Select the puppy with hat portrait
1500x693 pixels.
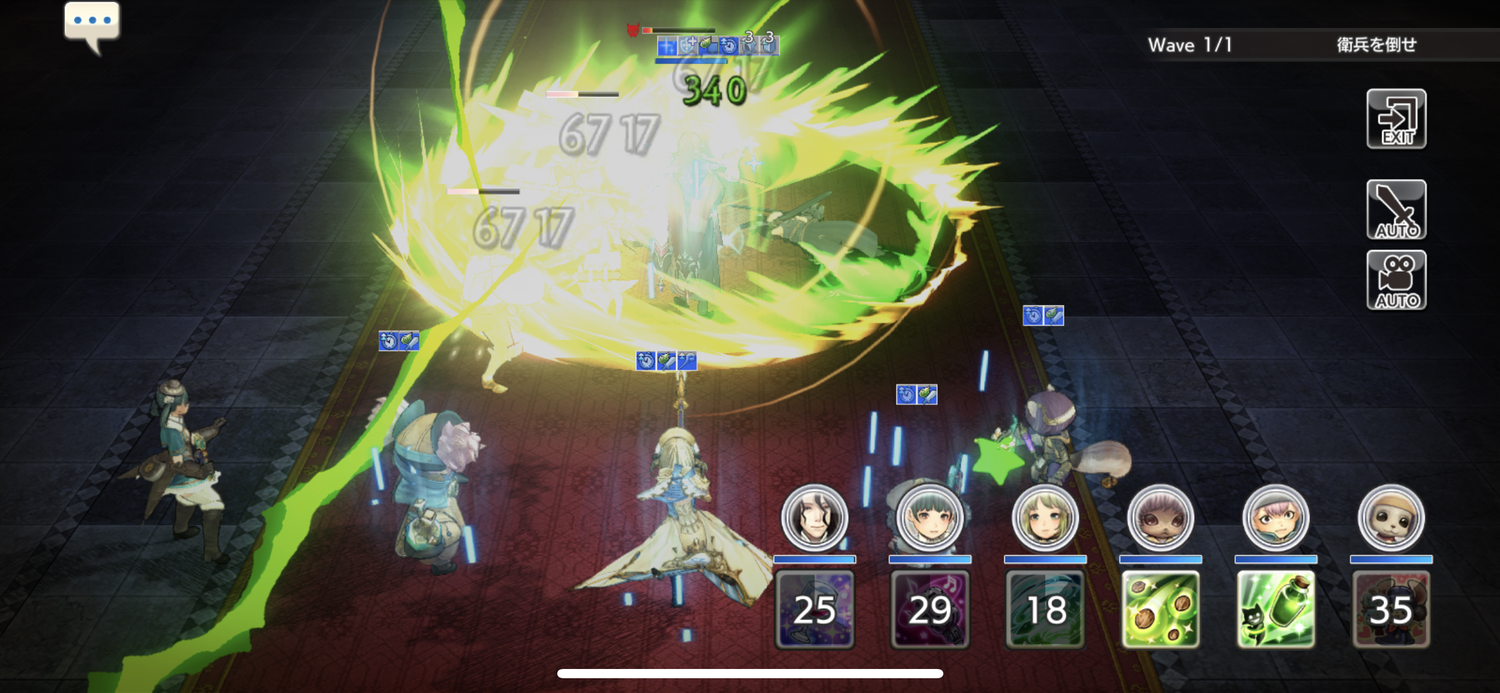[x=1391, y=518]
